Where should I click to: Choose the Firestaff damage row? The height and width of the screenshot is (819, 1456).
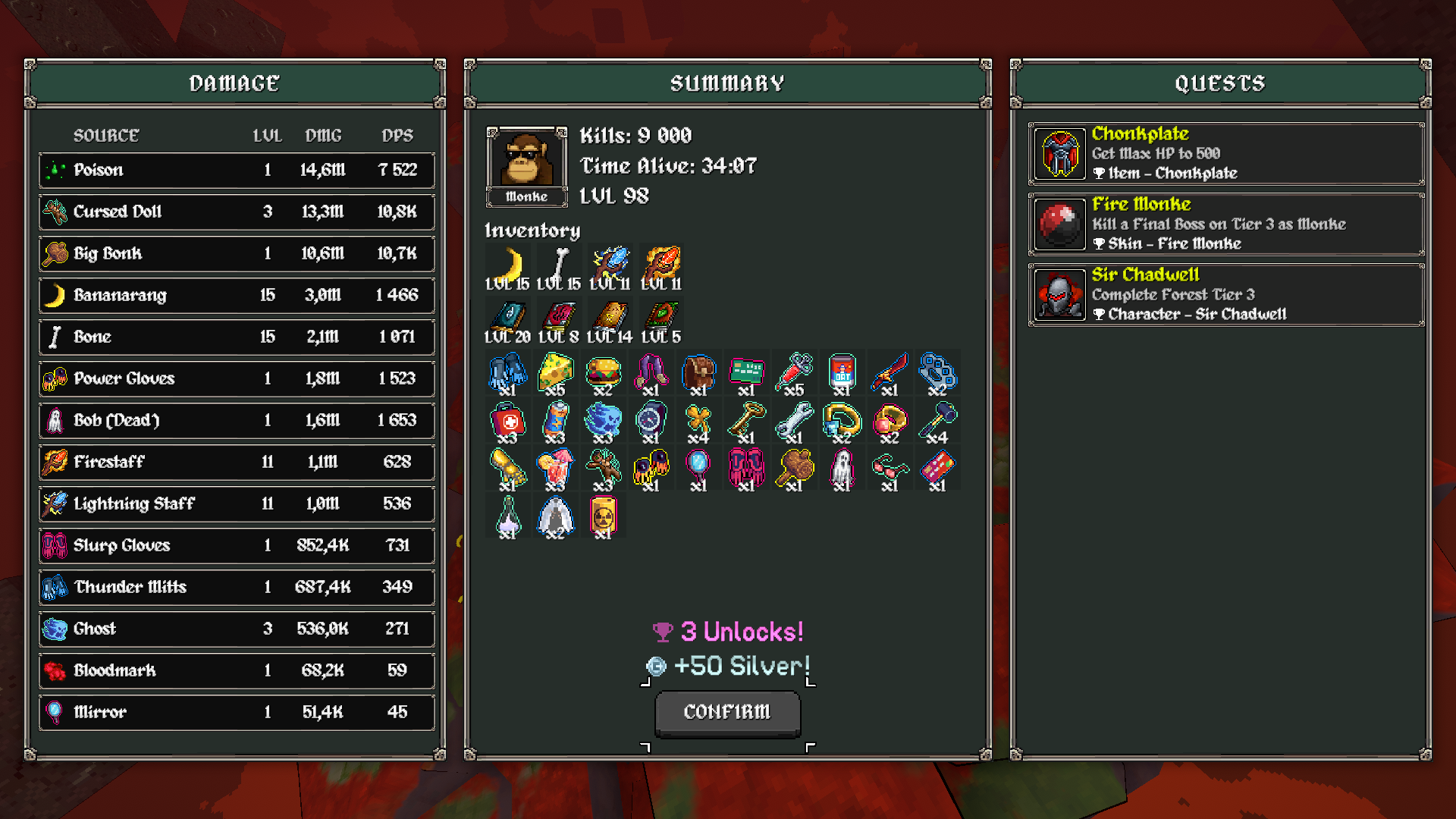point(237,462)
